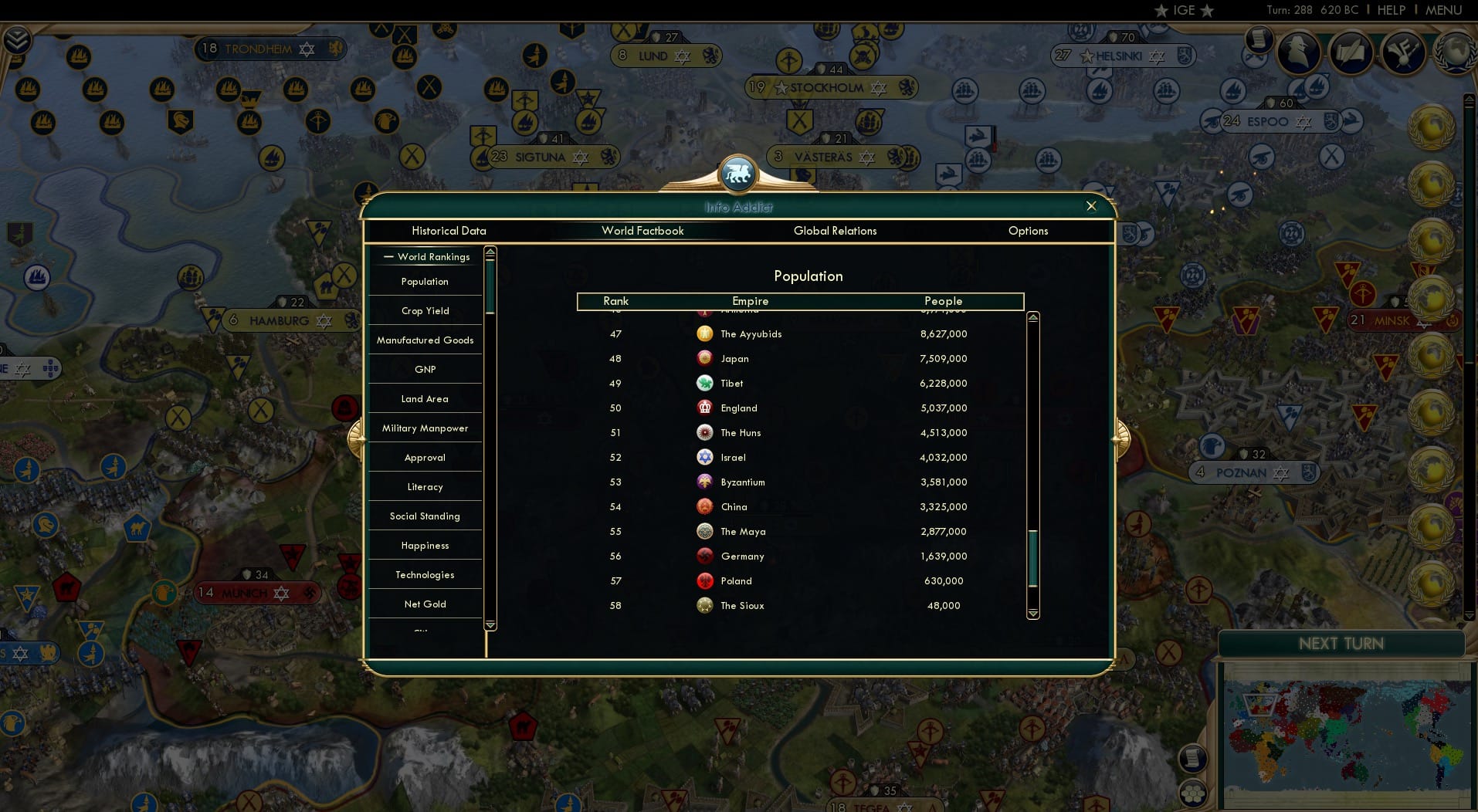Click the ornate left page arrow of the panel
The image size is (1478, 812).
coord(358,438)
